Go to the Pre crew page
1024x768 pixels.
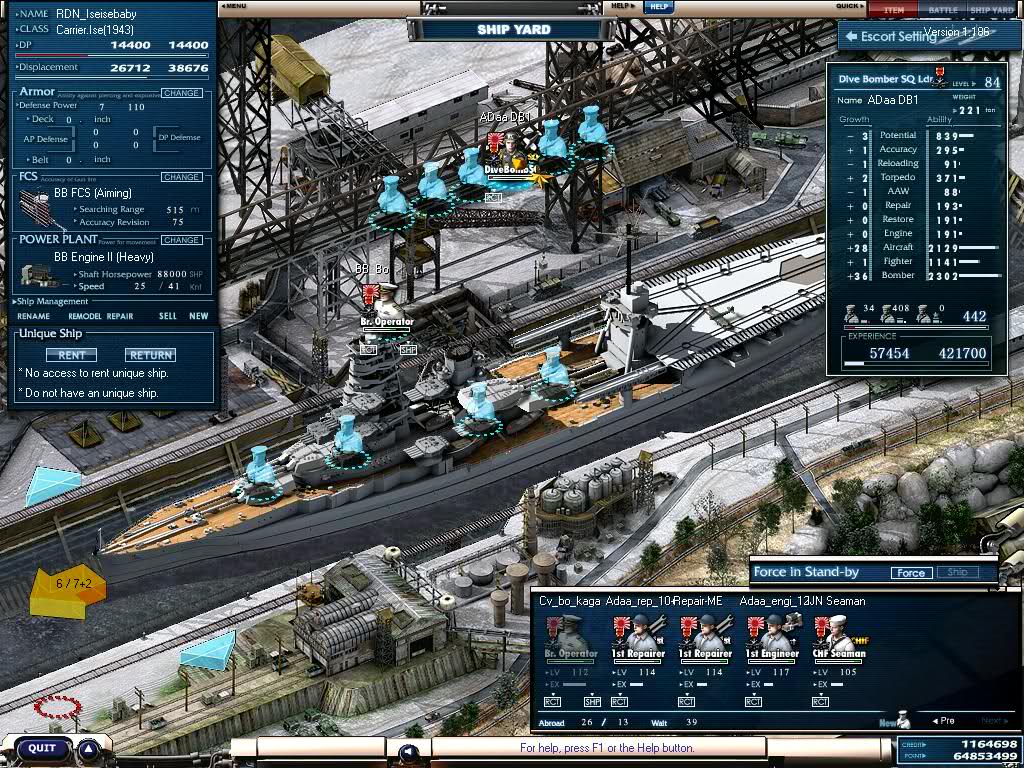[x=943, y=721]
